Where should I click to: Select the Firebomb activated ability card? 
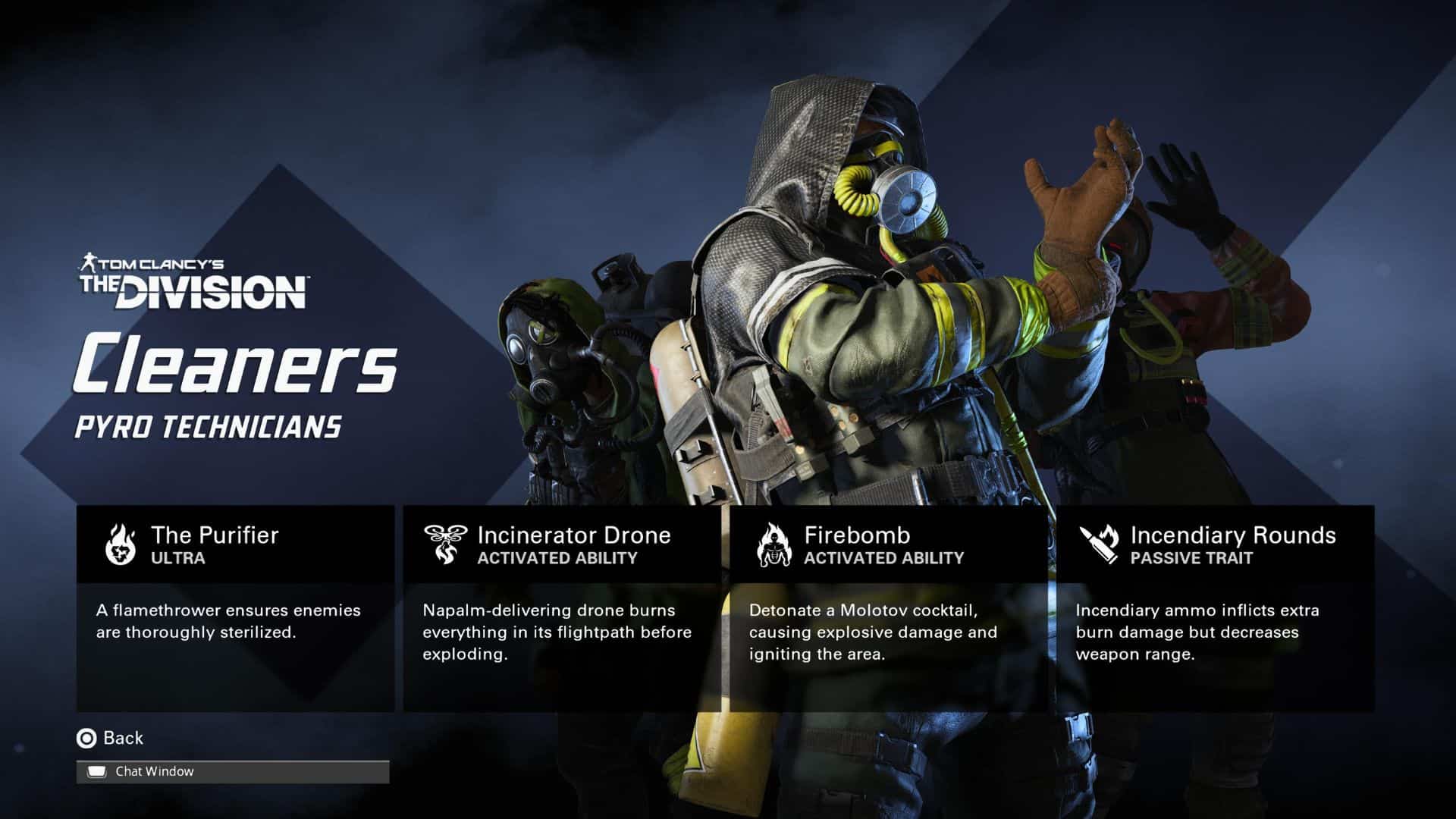tap(888, 607)
